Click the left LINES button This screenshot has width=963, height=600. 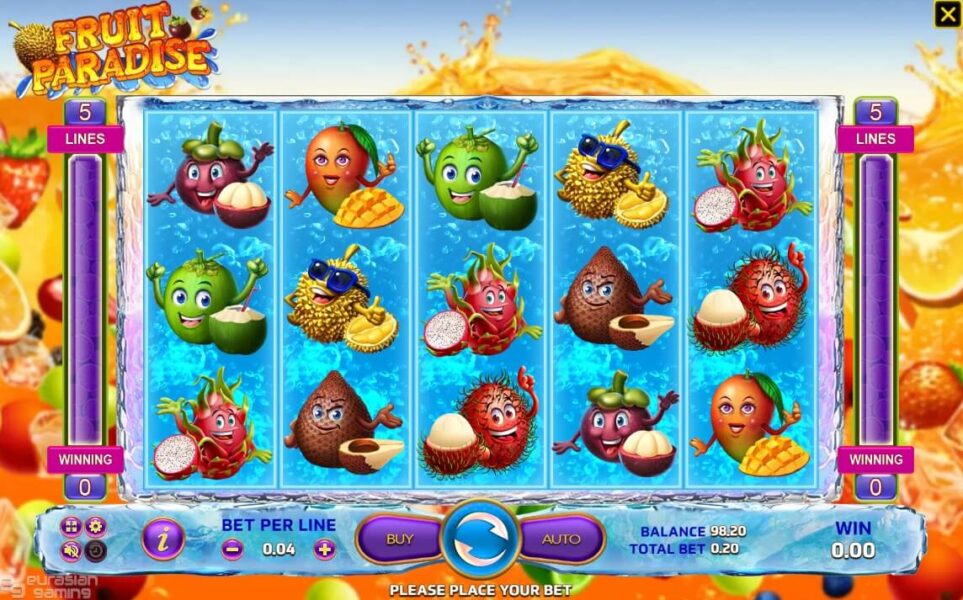click(x=85, y=138)
